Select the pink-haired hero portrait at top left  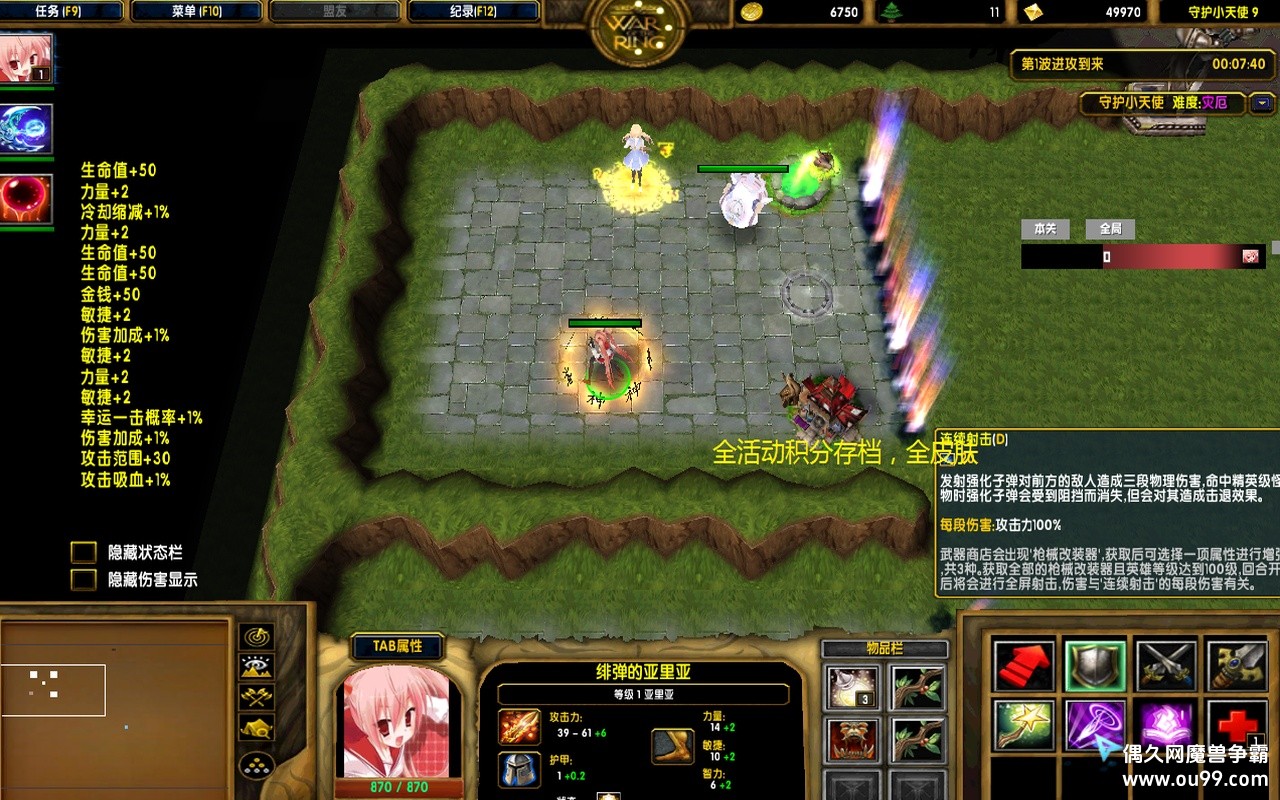pyautogui.click(x=26, y=59)
